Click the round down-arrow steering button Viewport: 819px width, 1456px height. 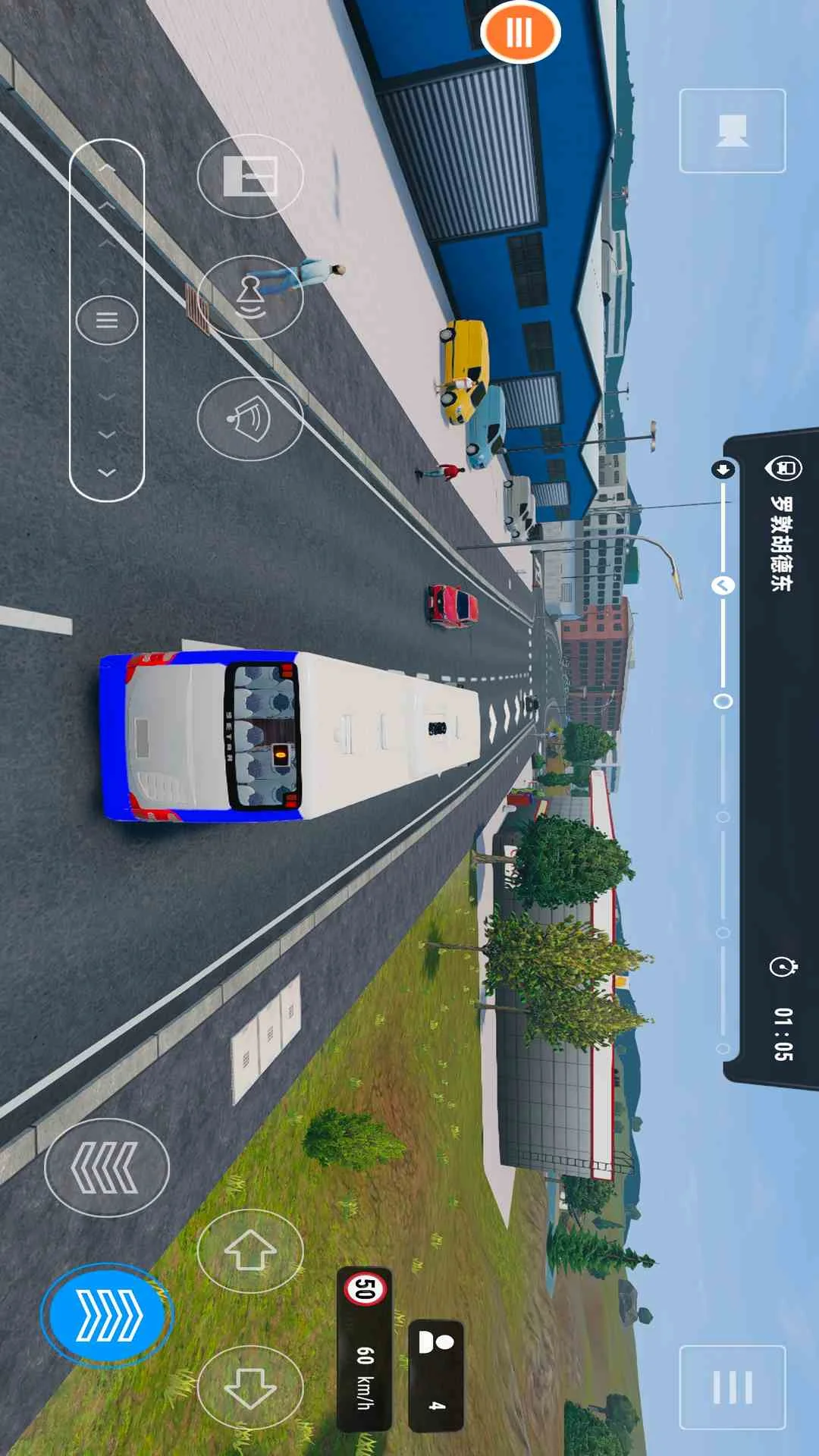click(x=250, y=1387)
